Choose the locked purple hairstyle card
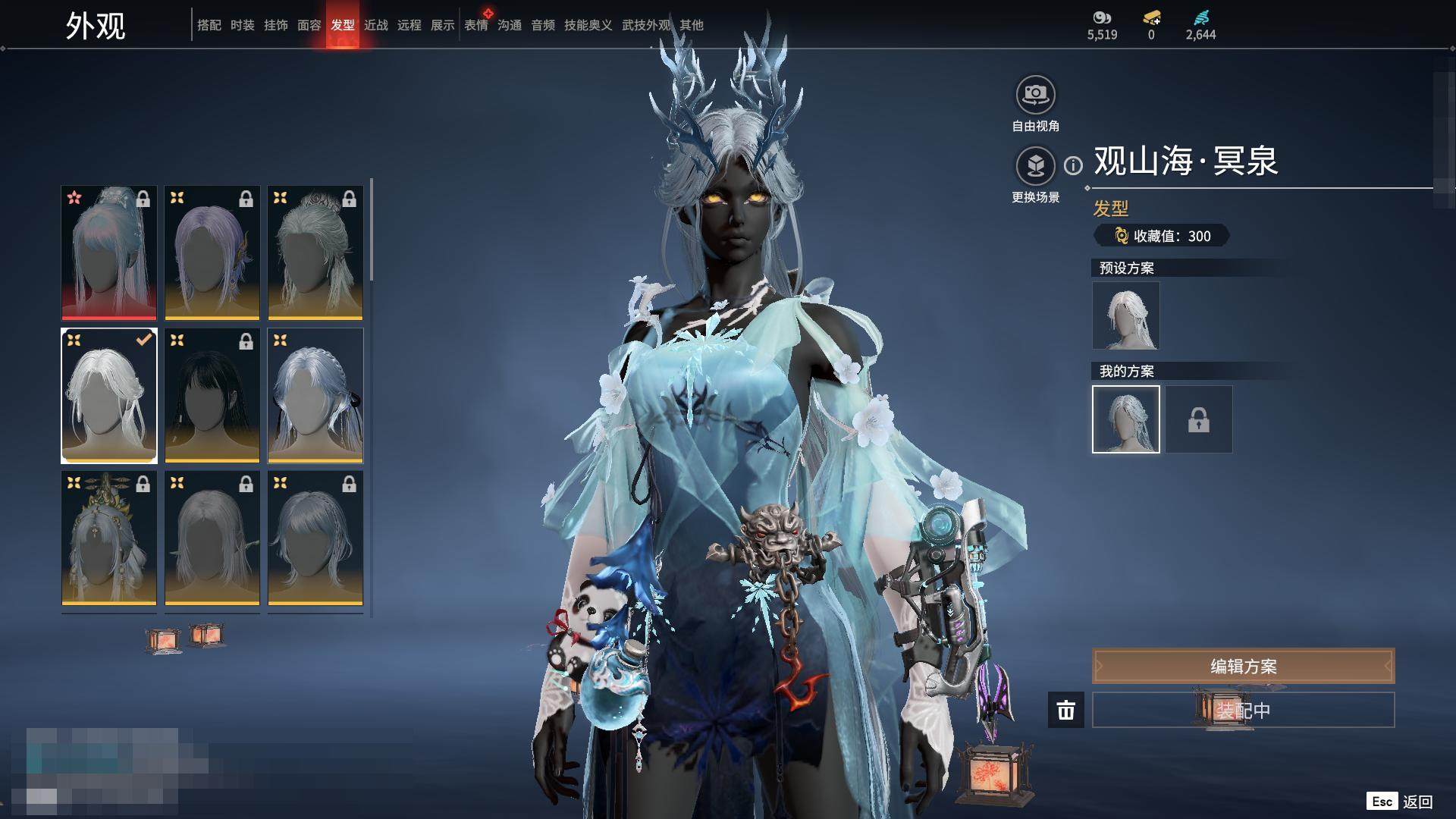The image size is (1456, 819). click(x=212, y=253)
